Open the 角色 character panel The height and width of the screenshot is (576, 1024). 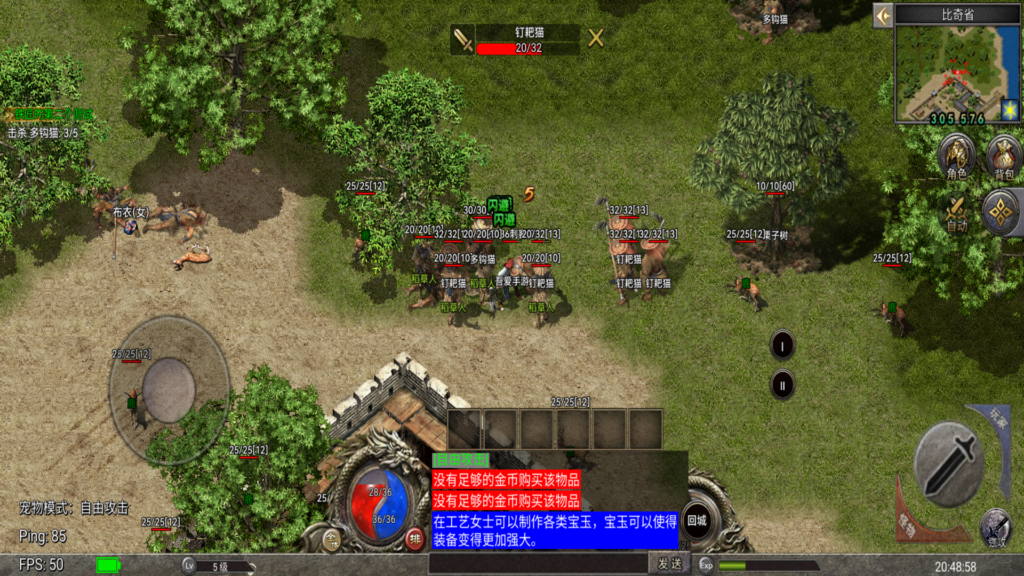[x=957, y=155]
